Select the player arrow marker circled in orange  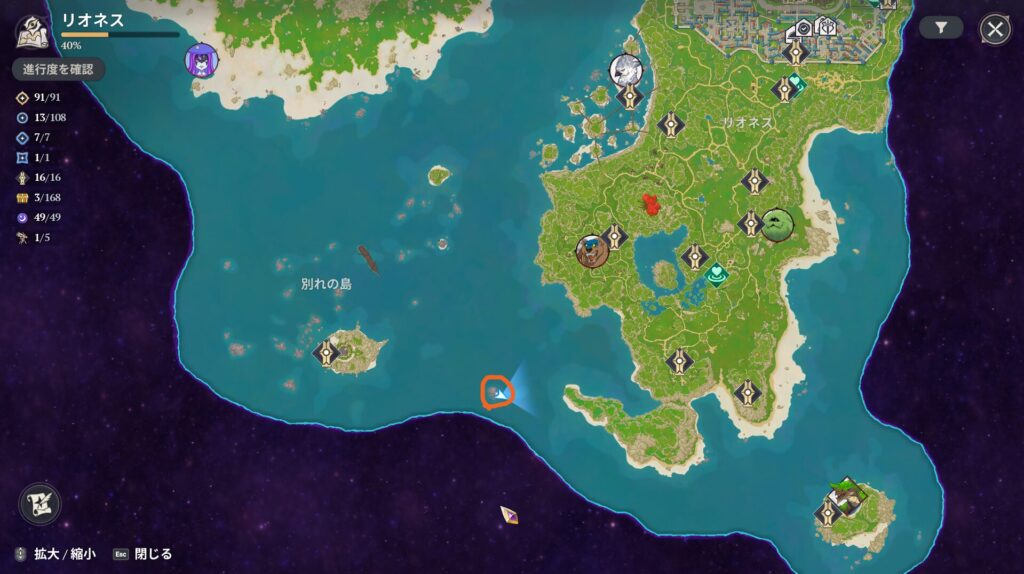(x=498, y=392)
